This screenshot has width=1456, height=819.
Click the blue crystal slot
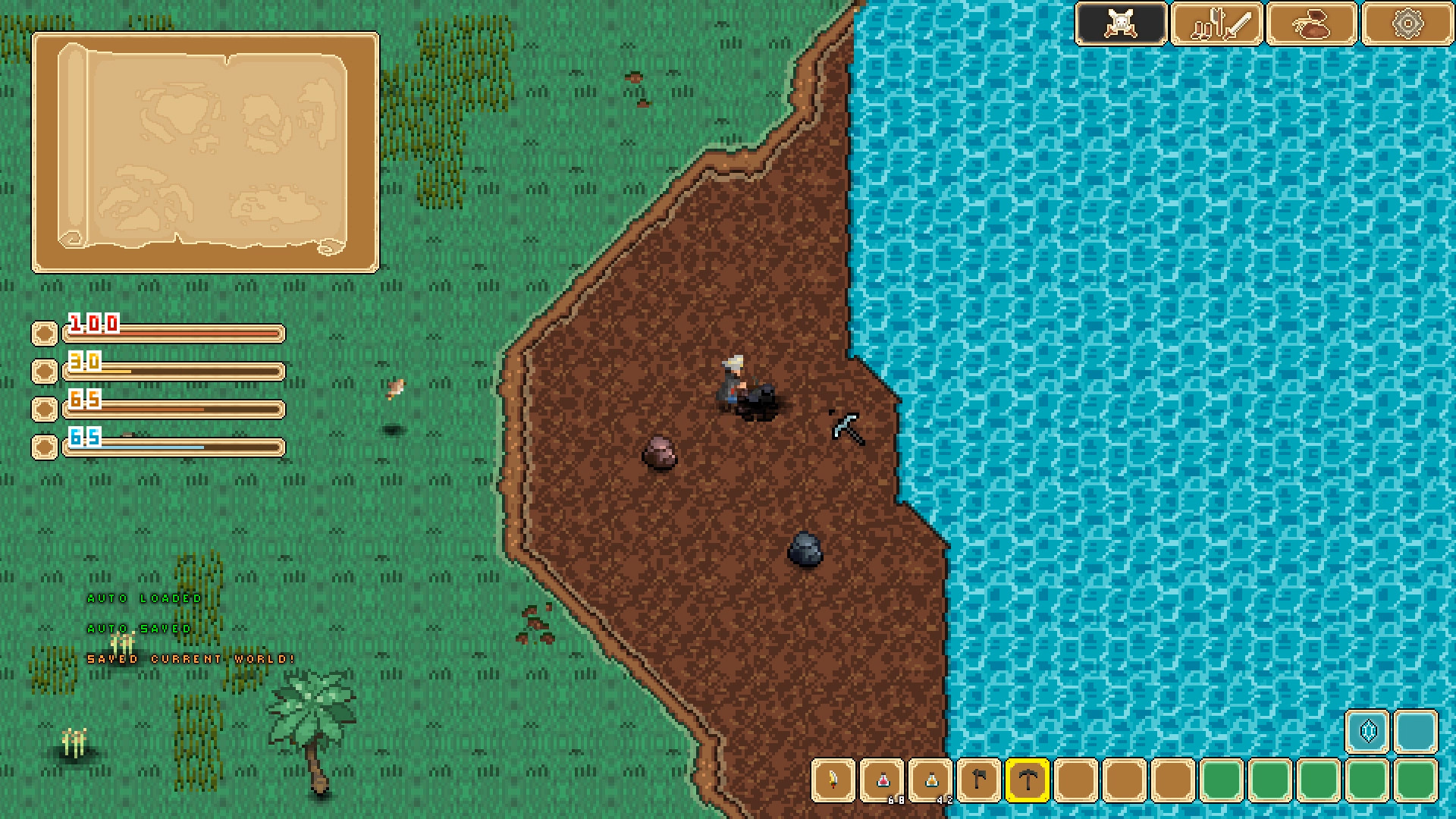pyautogui.click(x=1367, y=732)
